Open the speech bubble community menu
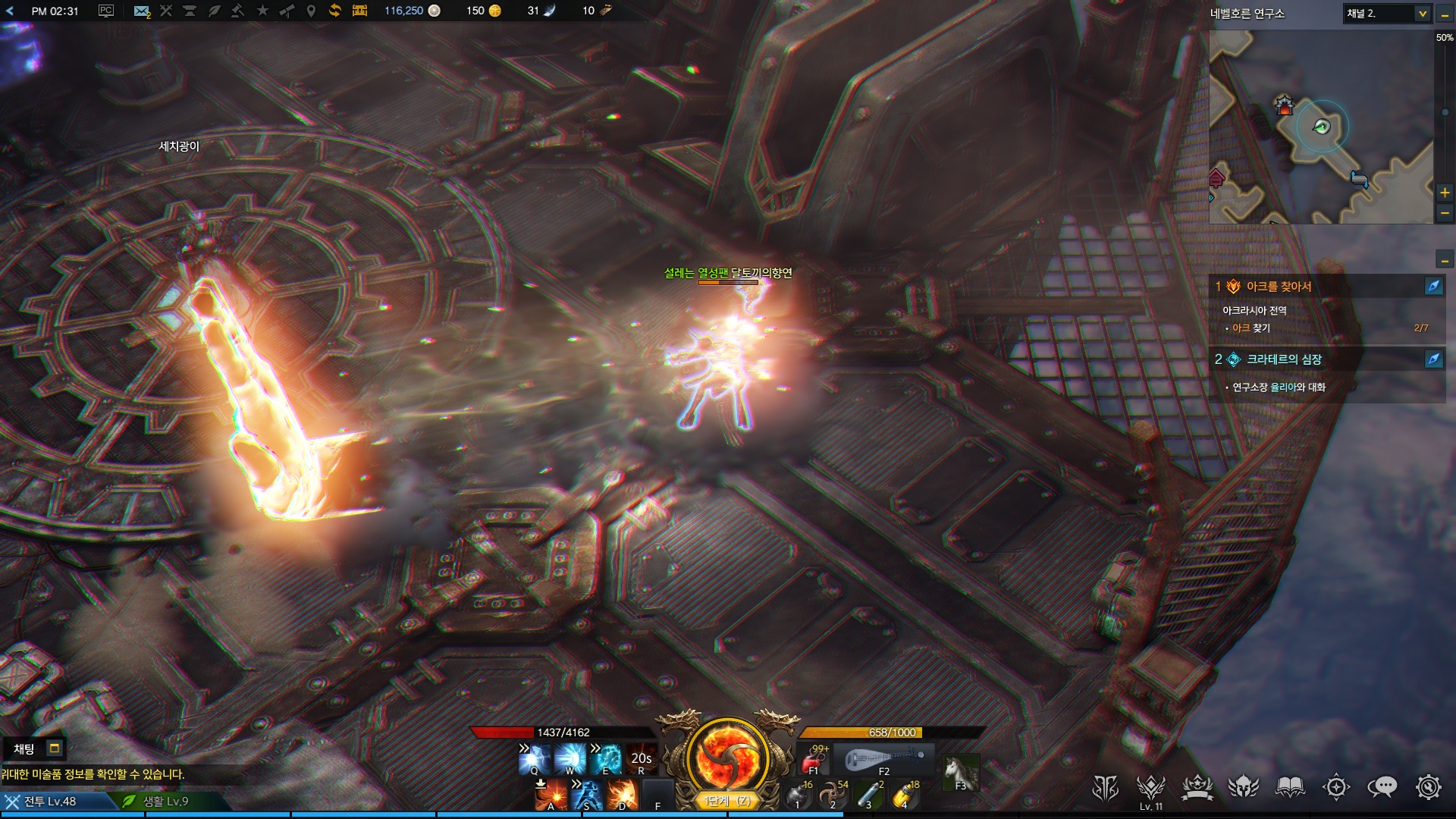1456x819 pixels. pos(1382,788)
